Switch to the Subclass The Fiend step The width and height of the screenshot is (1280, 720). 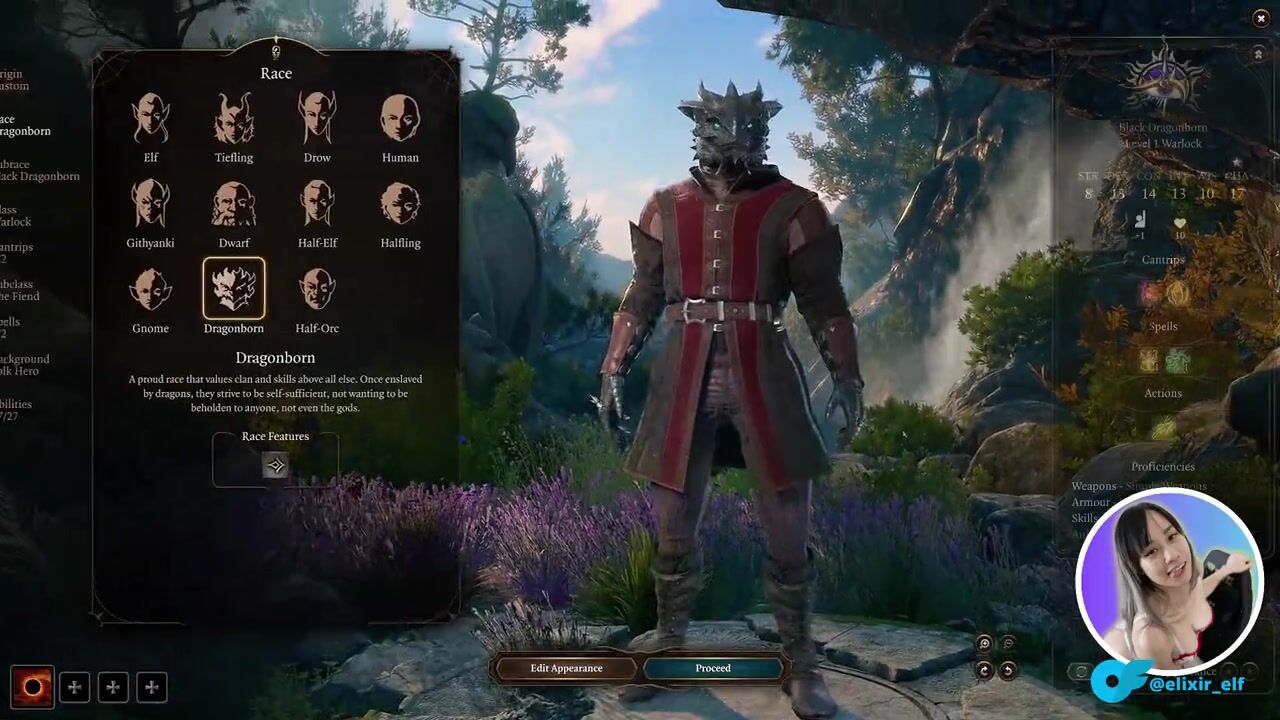(18, 290)
